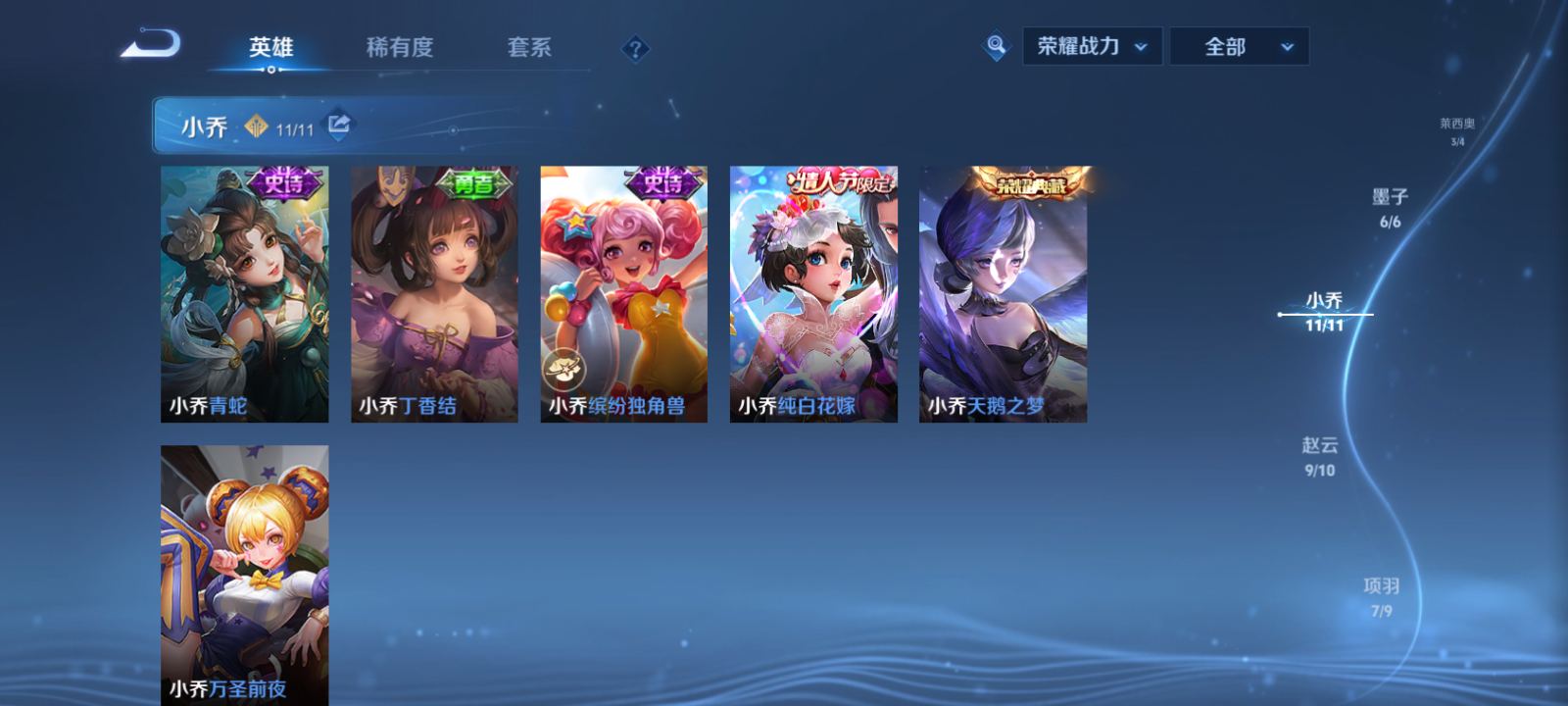Open the search icon near 荣耀战力
Viewport: 1568px width, 706px height.
pos(994,45)
